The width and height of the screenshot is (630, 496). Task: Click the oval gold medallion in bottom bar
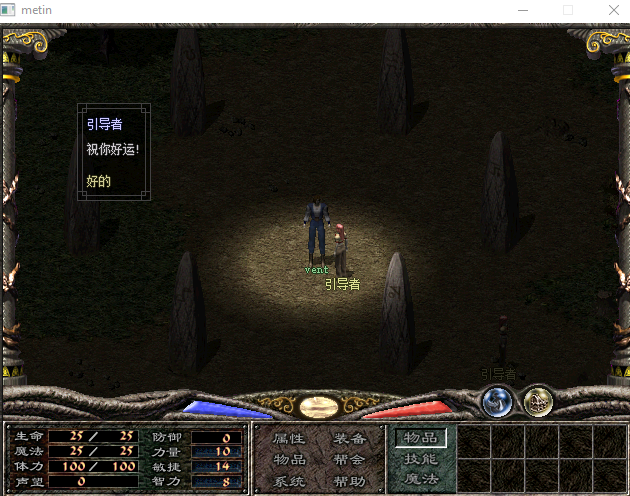point(317,406)
